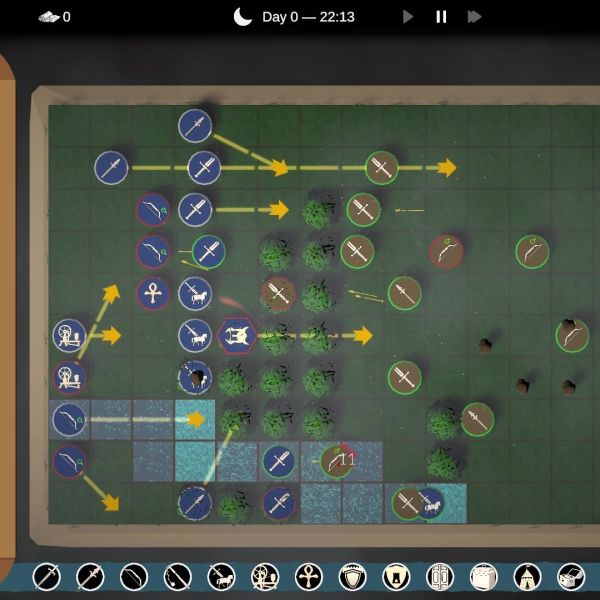This screenshot has width=600, height=600.
Task: Activate the fast-forward speed button
Action: 474,16
